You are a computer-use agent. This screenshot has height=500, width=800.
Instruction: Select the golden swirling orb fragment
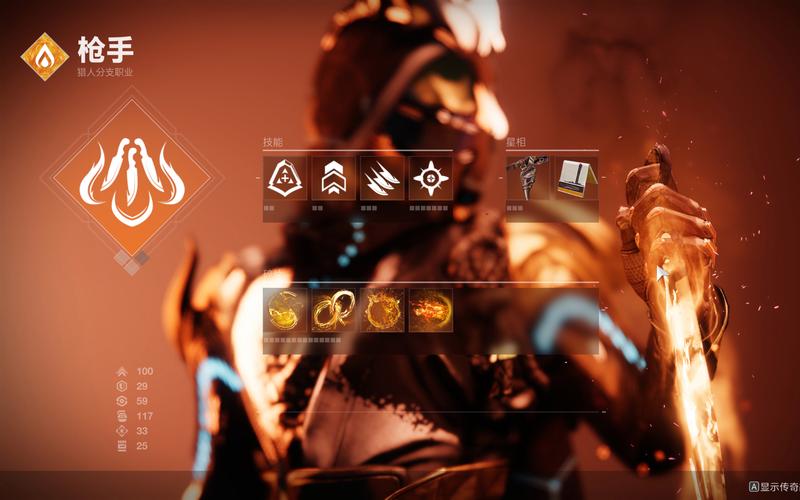tap(284, 310)
